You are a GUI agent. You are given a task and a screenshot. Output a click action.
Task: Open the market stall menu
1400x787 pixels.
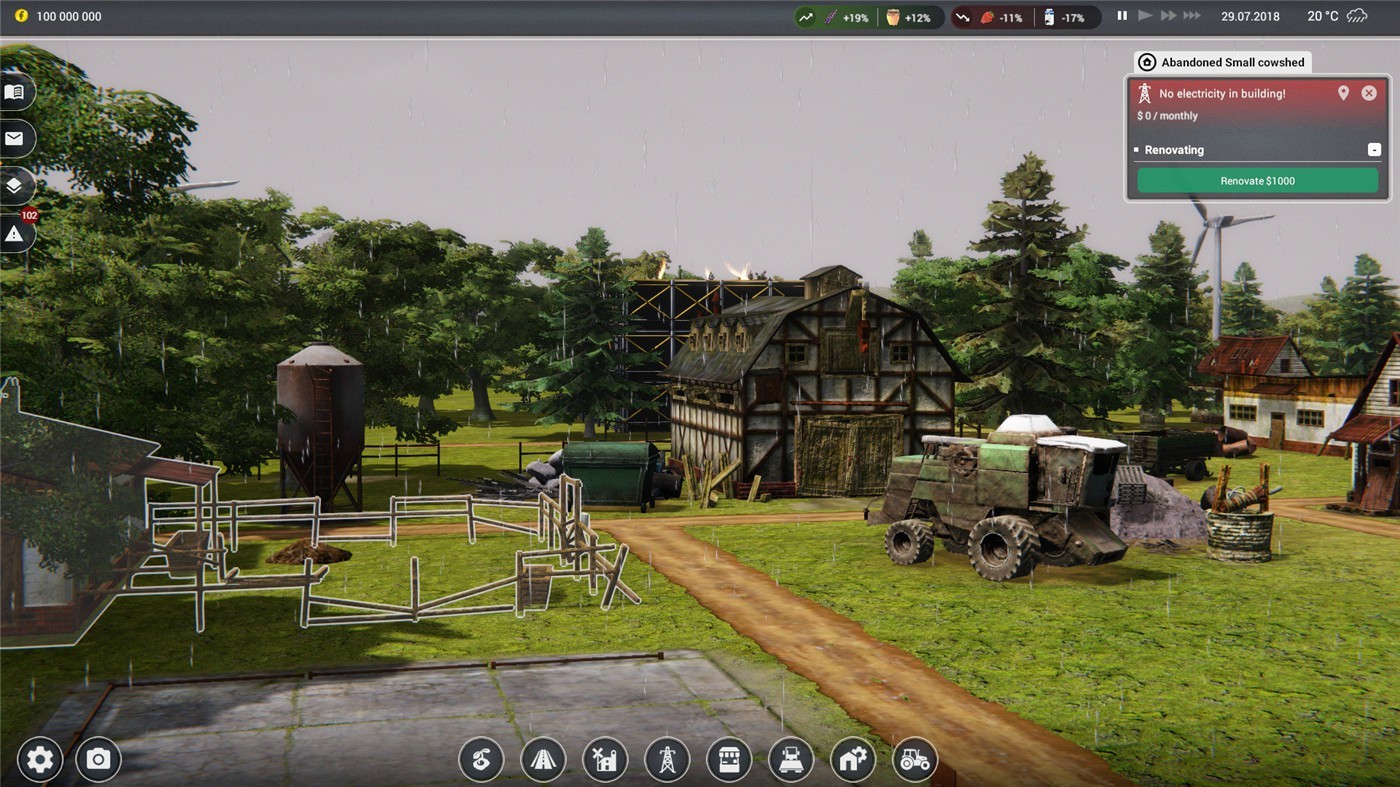(x=729, y=760)
